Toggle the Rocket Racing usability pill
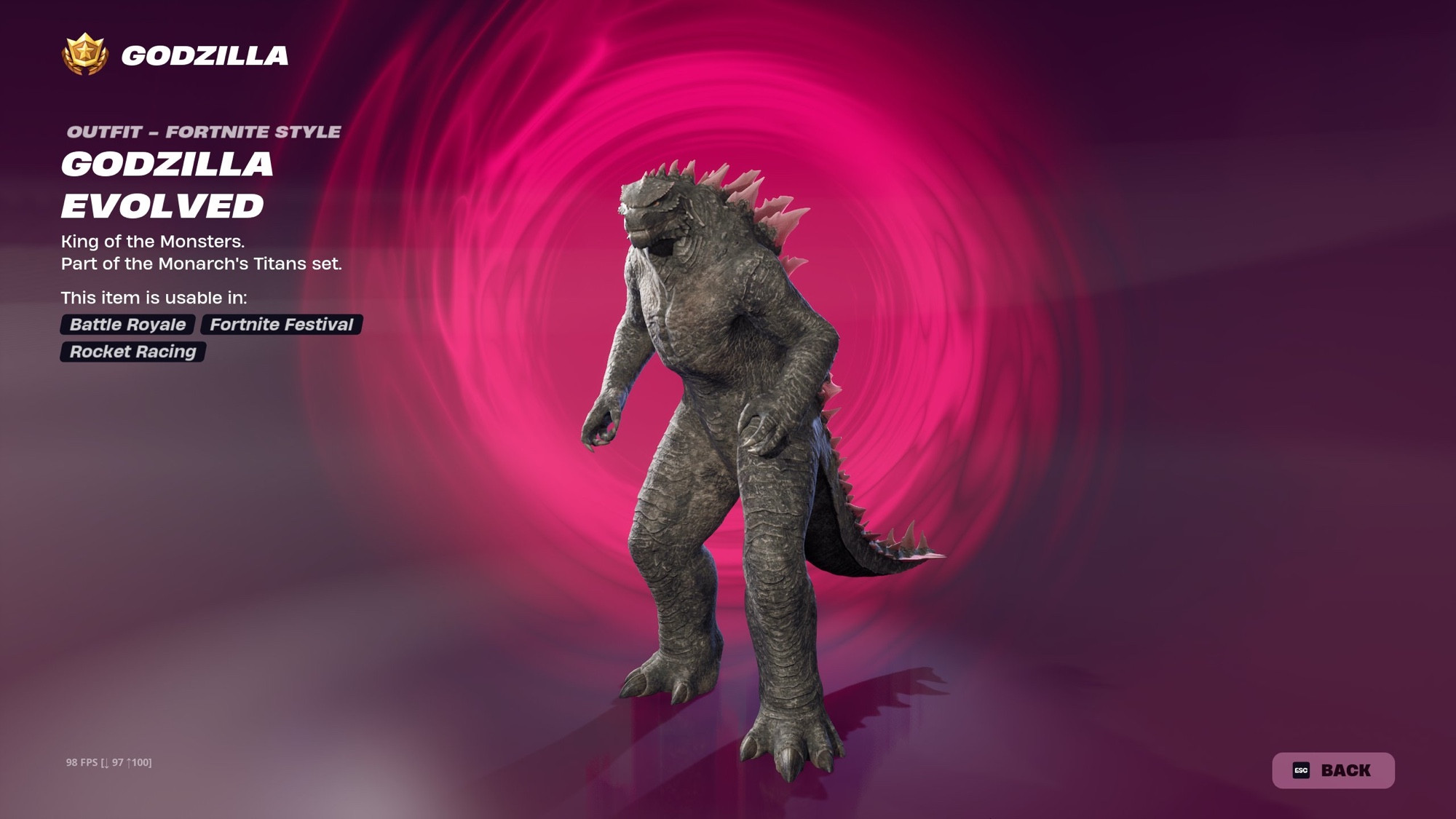This screenshot has height=819, width=1456. tap(132, 352)
